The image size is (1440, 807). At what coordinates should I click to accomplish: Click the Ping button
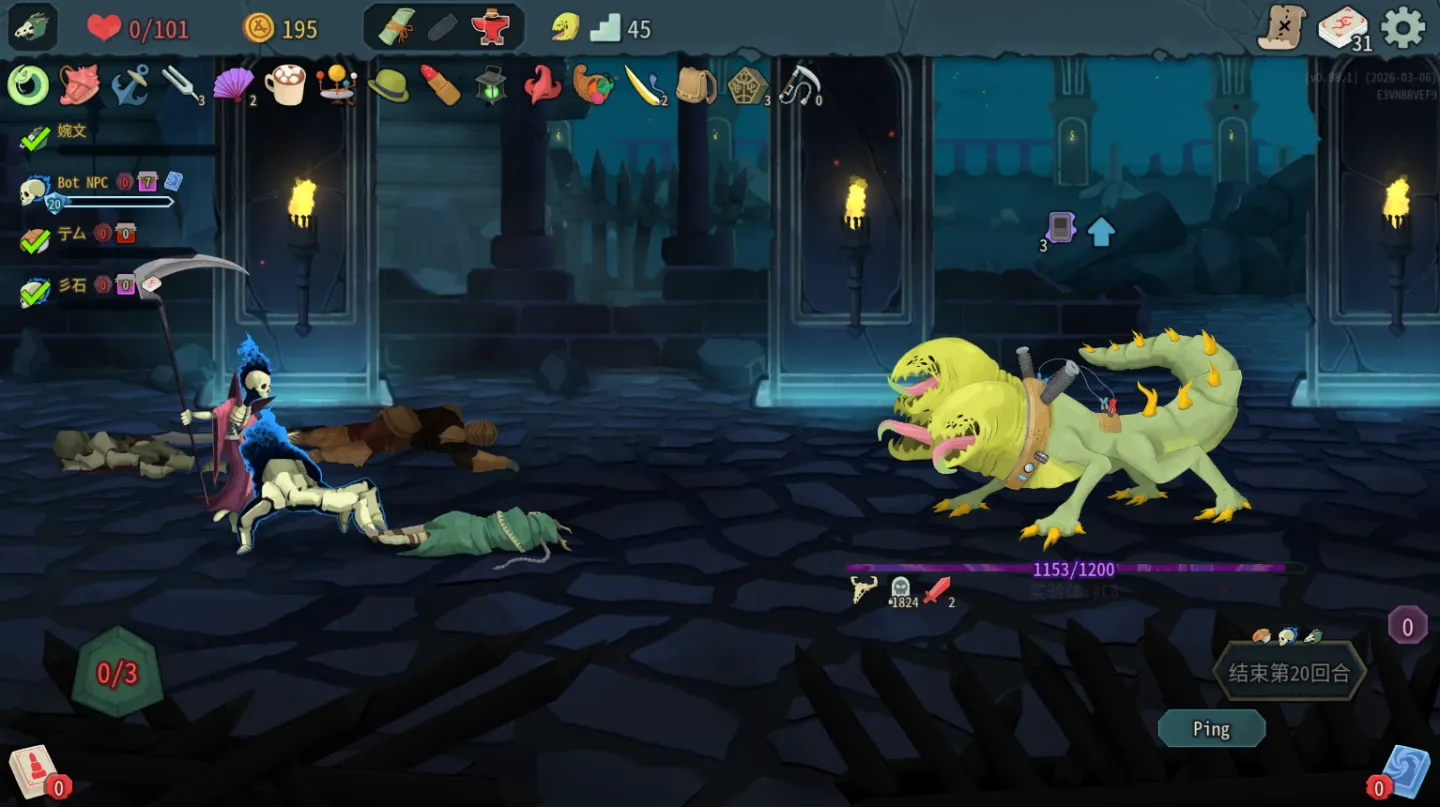point(1211,729)
